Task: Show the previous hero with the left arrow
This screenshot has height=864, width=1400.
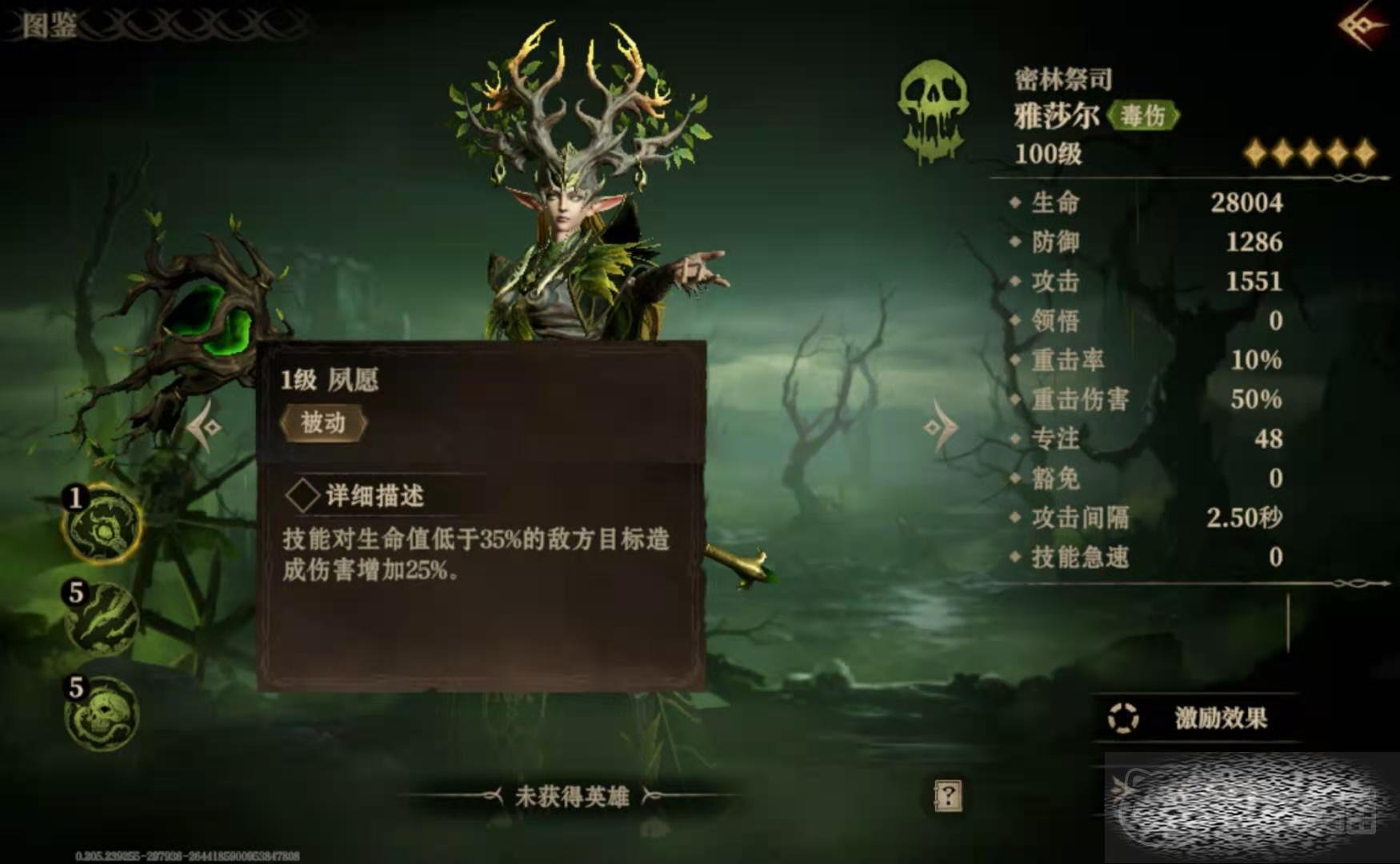Action: coord(205,426)
